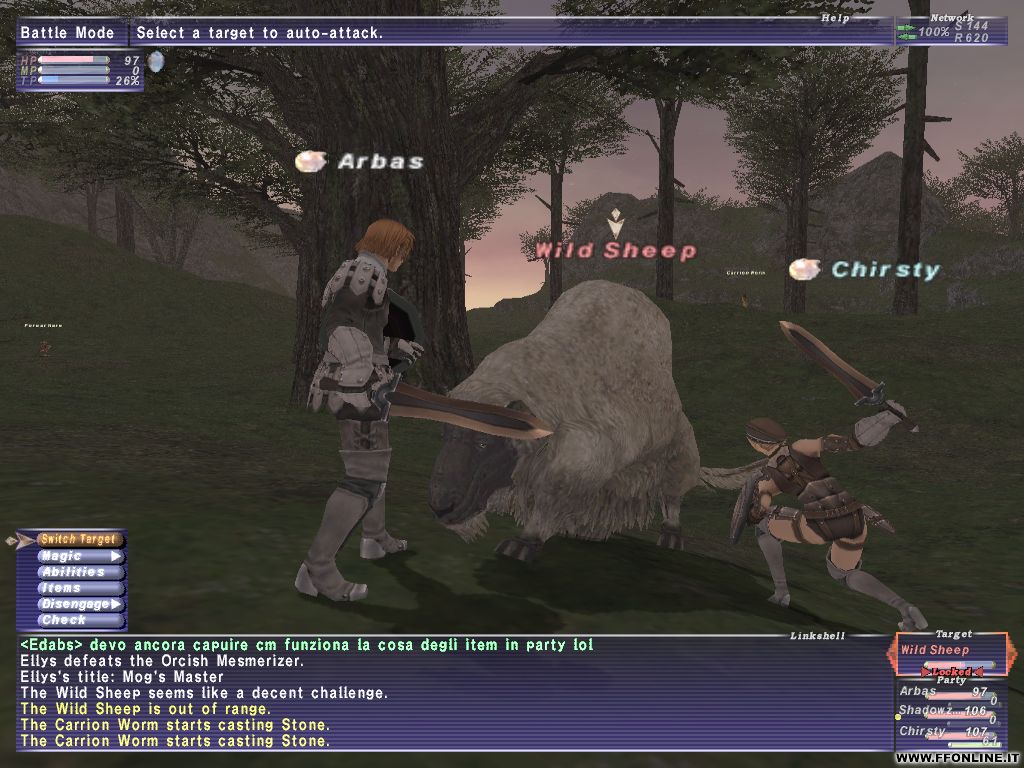
Task: Open the Magic submenu
Action: (x=80, y=556)
